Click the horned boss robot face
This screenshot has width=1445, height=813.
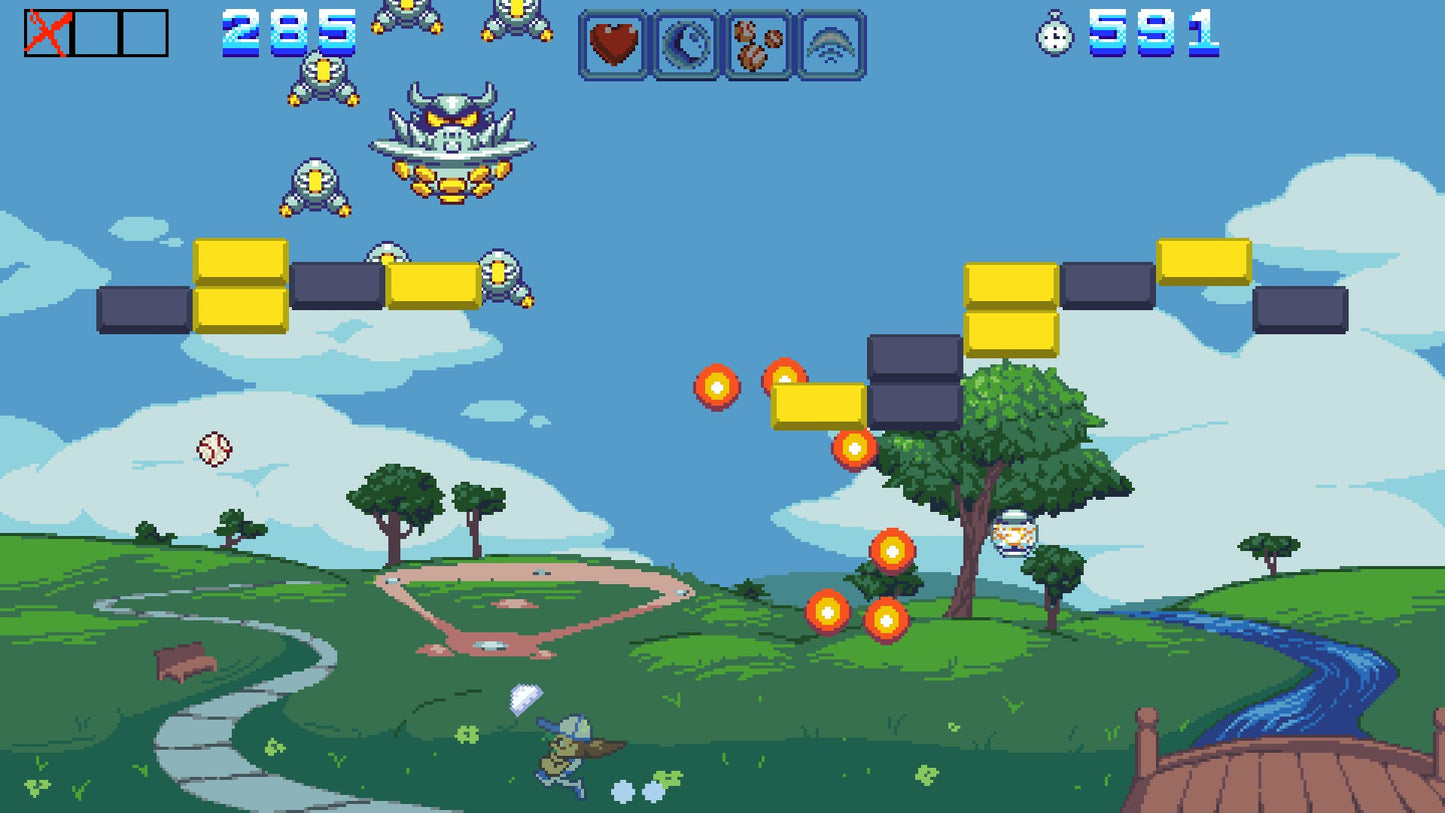point(449,140)
